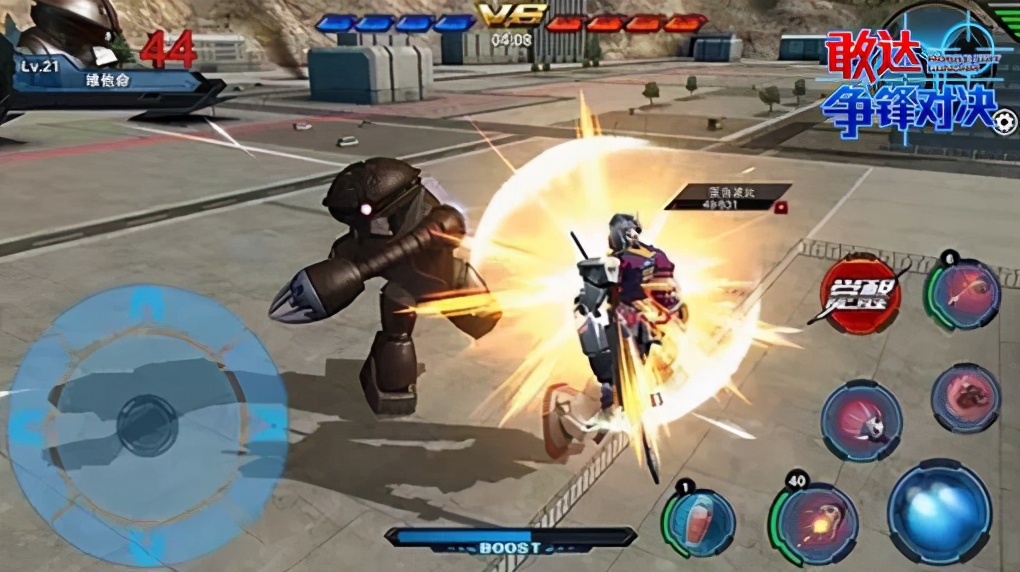Image resolution: width=1020 pixels, height=572 pixels.
Task: Trigger the horned head charge skill
Action: [x=861, y=420]
